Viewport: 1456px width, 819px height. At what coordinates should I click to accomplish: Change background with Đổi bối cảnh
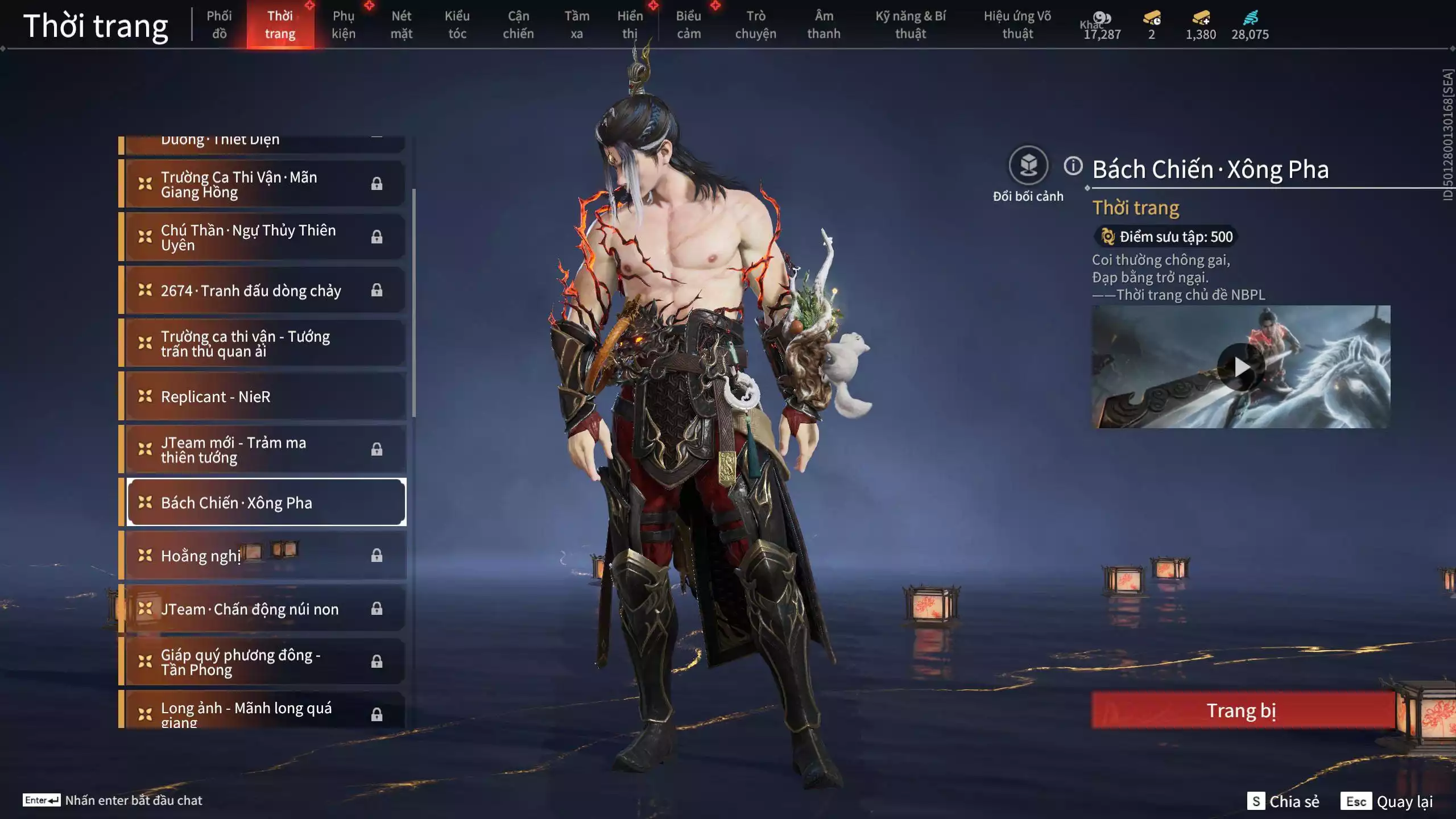point(1028,166)
